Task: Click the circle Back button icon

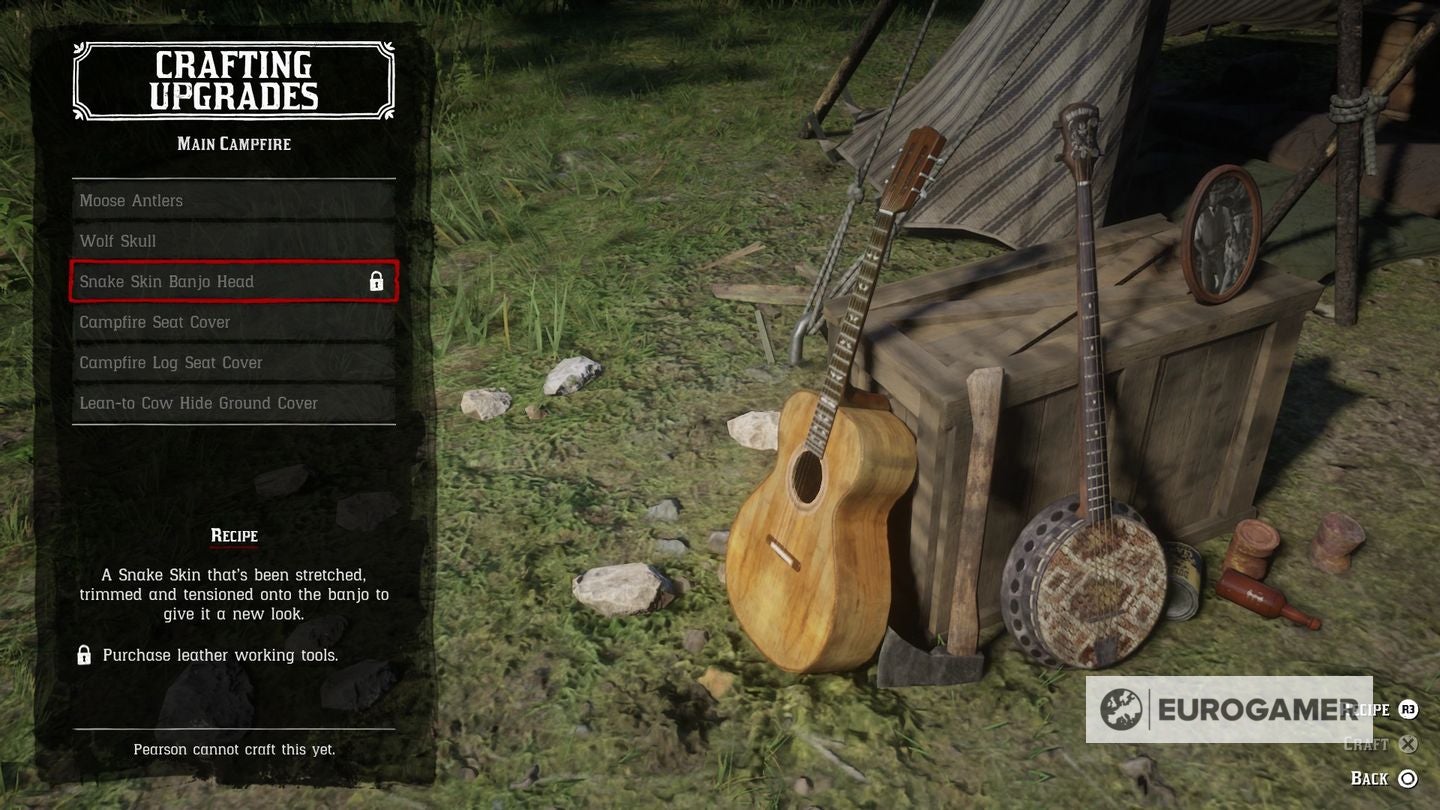Action: click(1408, 778)
